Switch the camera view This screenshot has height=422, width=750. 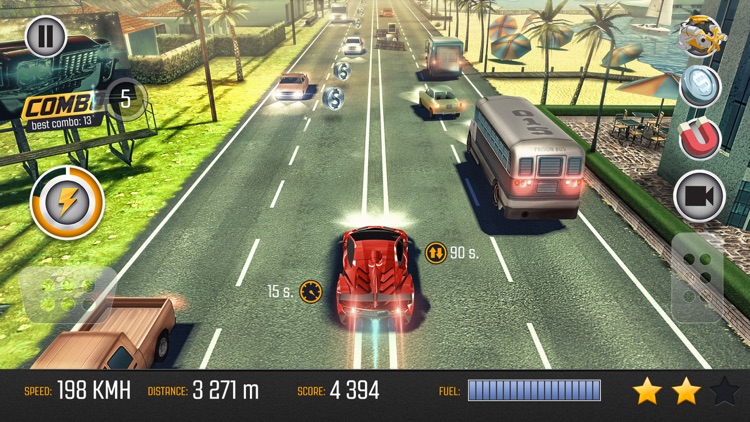coord(699,196)
